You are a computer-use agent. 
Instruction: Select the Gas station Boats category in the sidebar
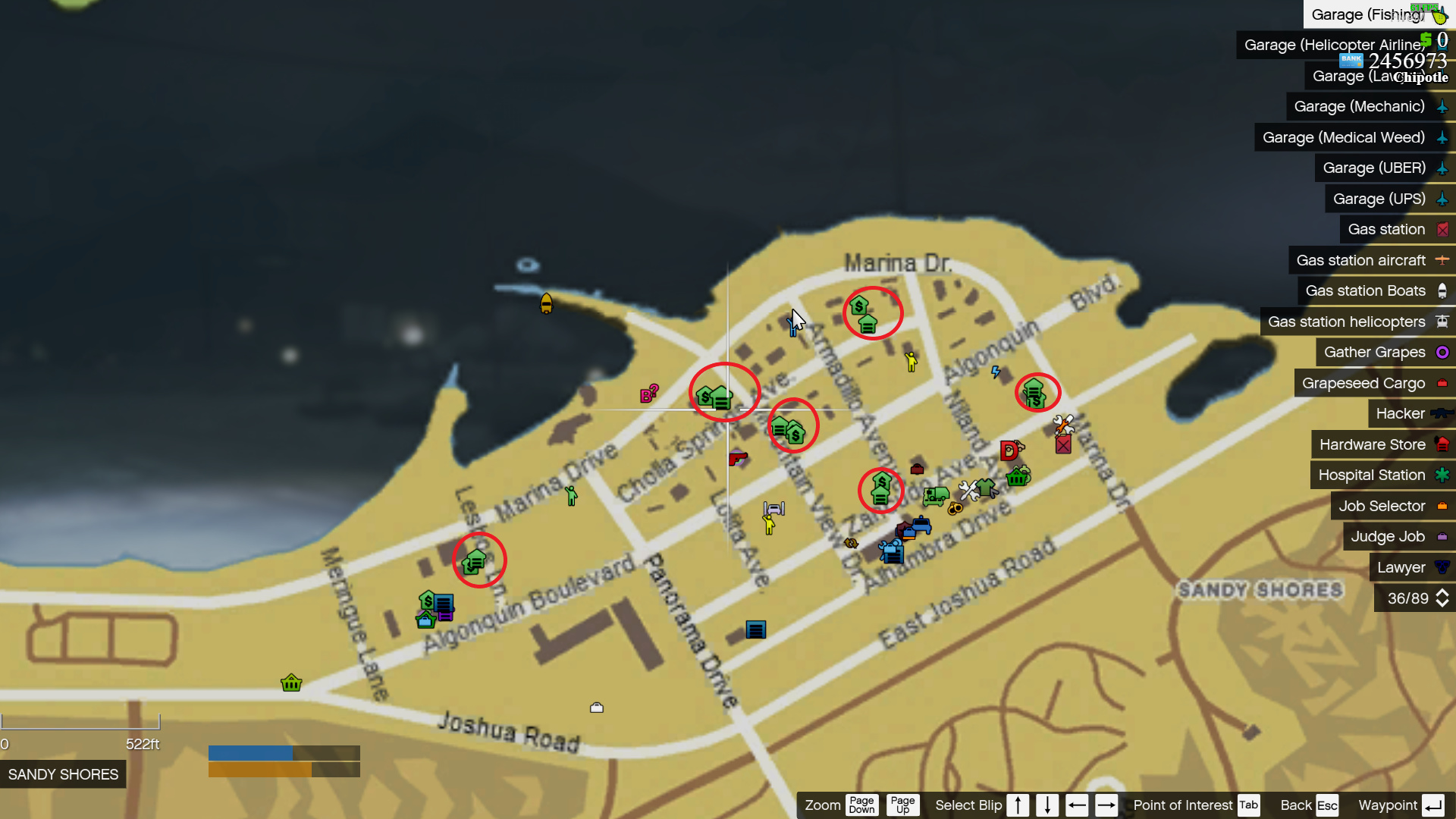point(1365,290)
